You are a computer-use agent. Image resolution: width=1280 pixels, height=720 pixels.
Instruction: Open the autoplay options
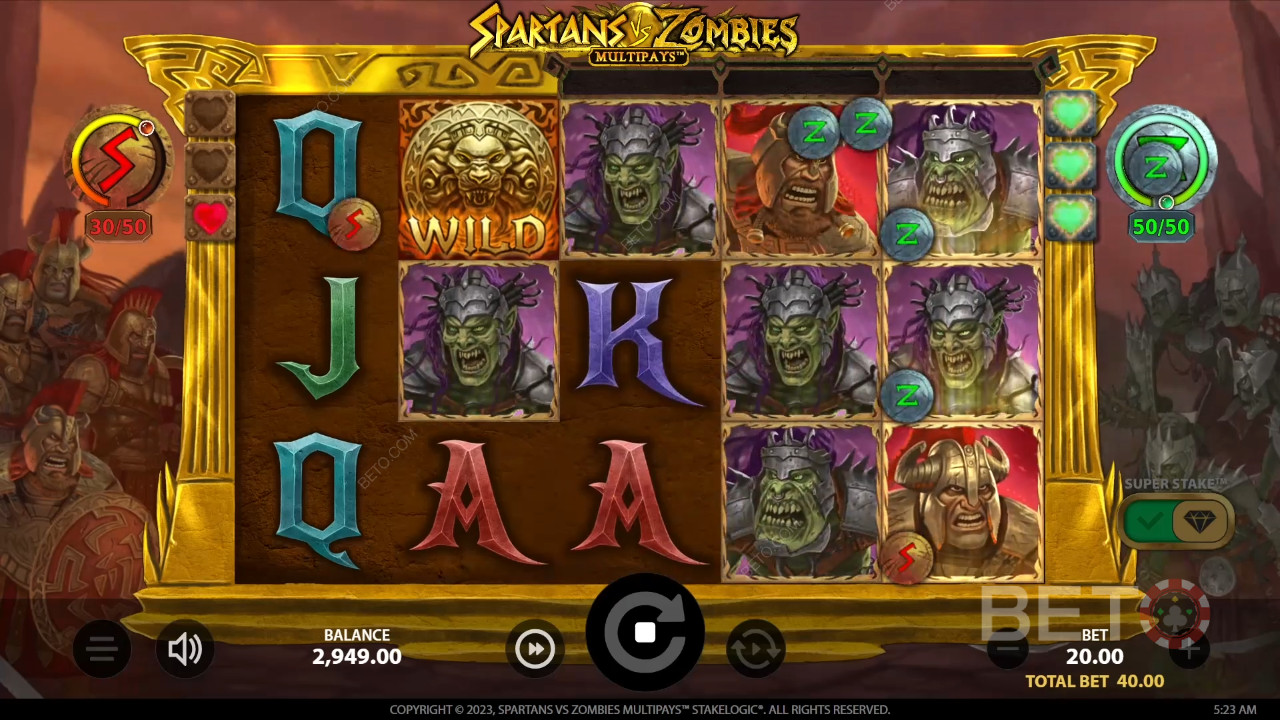pos(756,649)
